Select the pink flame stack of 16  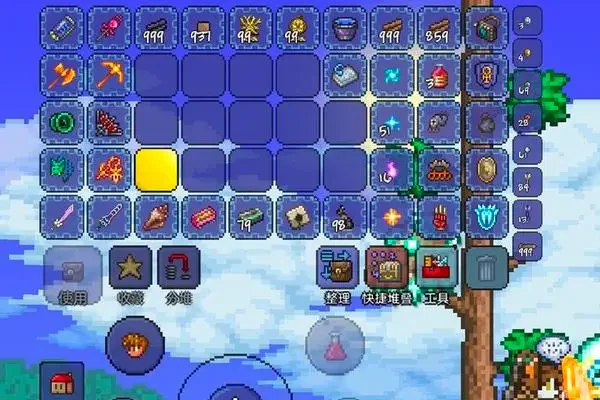click(391, 168)
